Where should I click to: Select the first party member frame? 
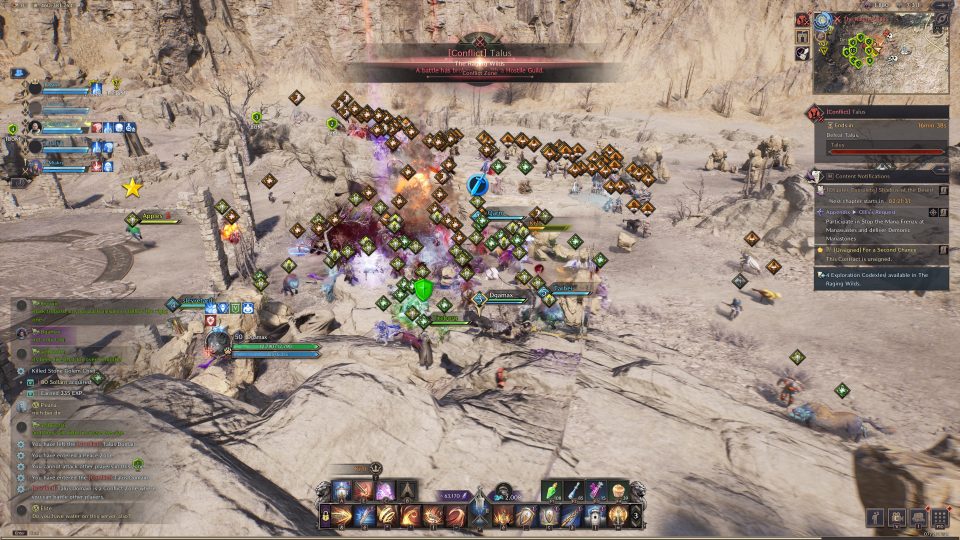click(x=62, y=90)
